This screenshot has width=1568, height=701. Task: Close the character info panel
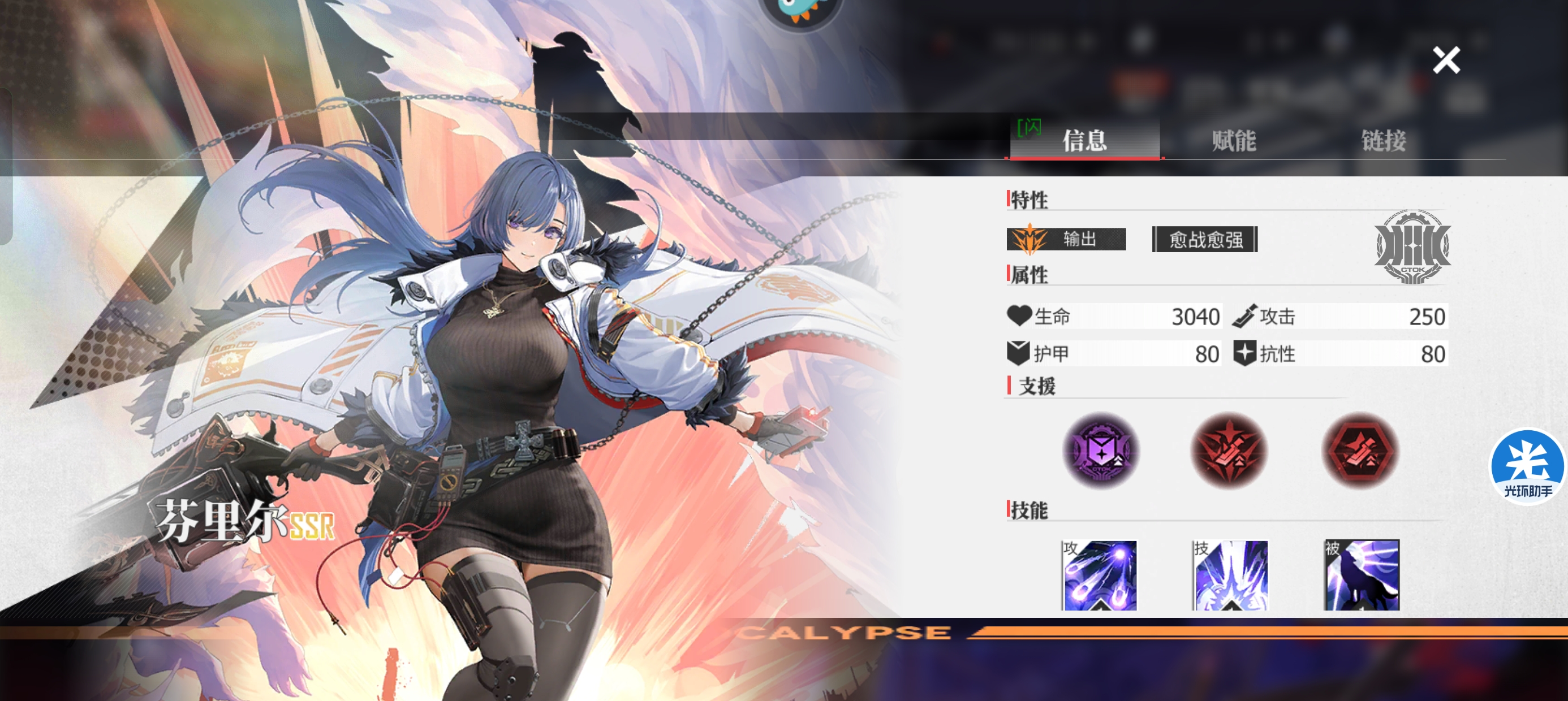1446,60
